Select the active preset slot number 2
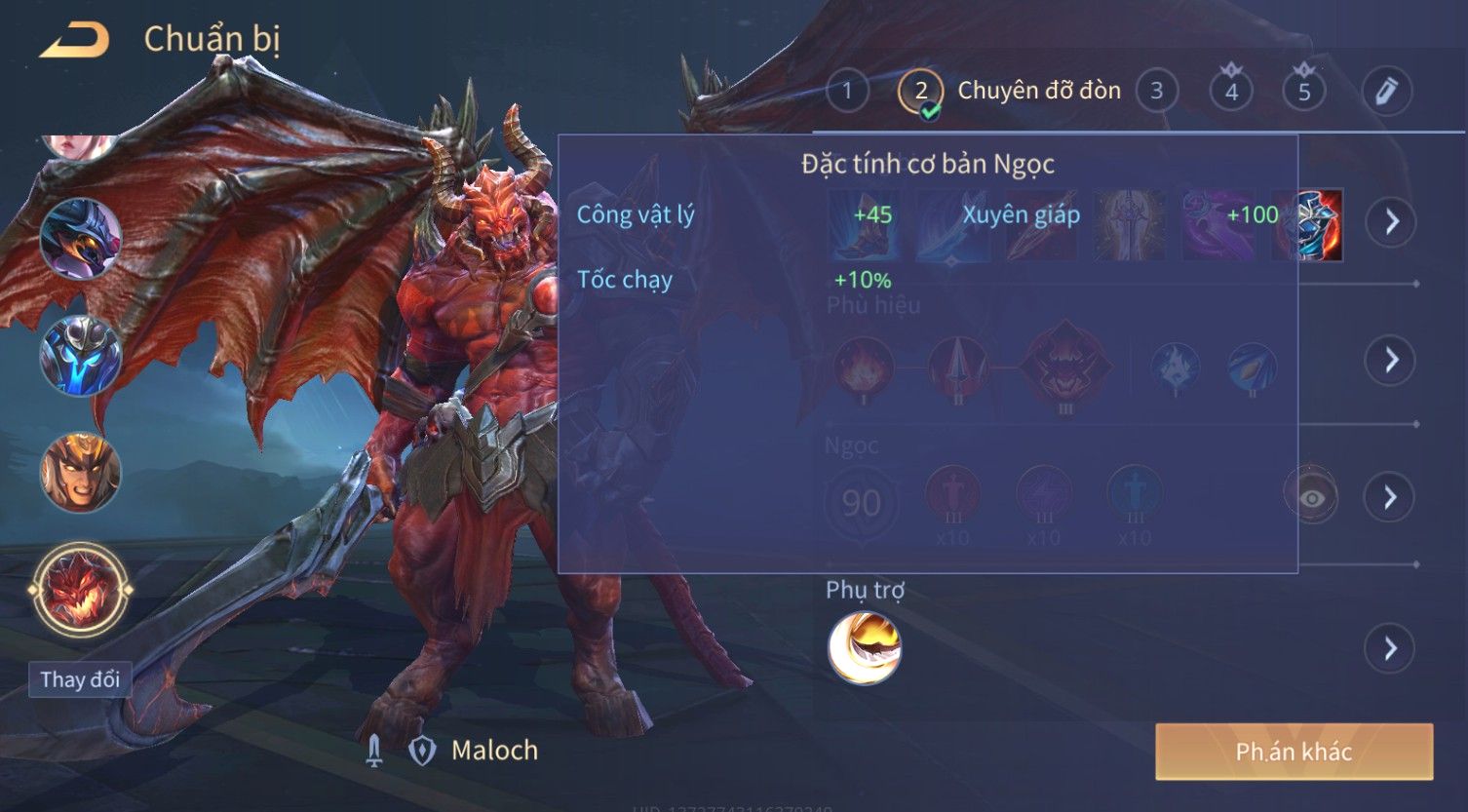1468x812 pixels. (x=920, y=92)
